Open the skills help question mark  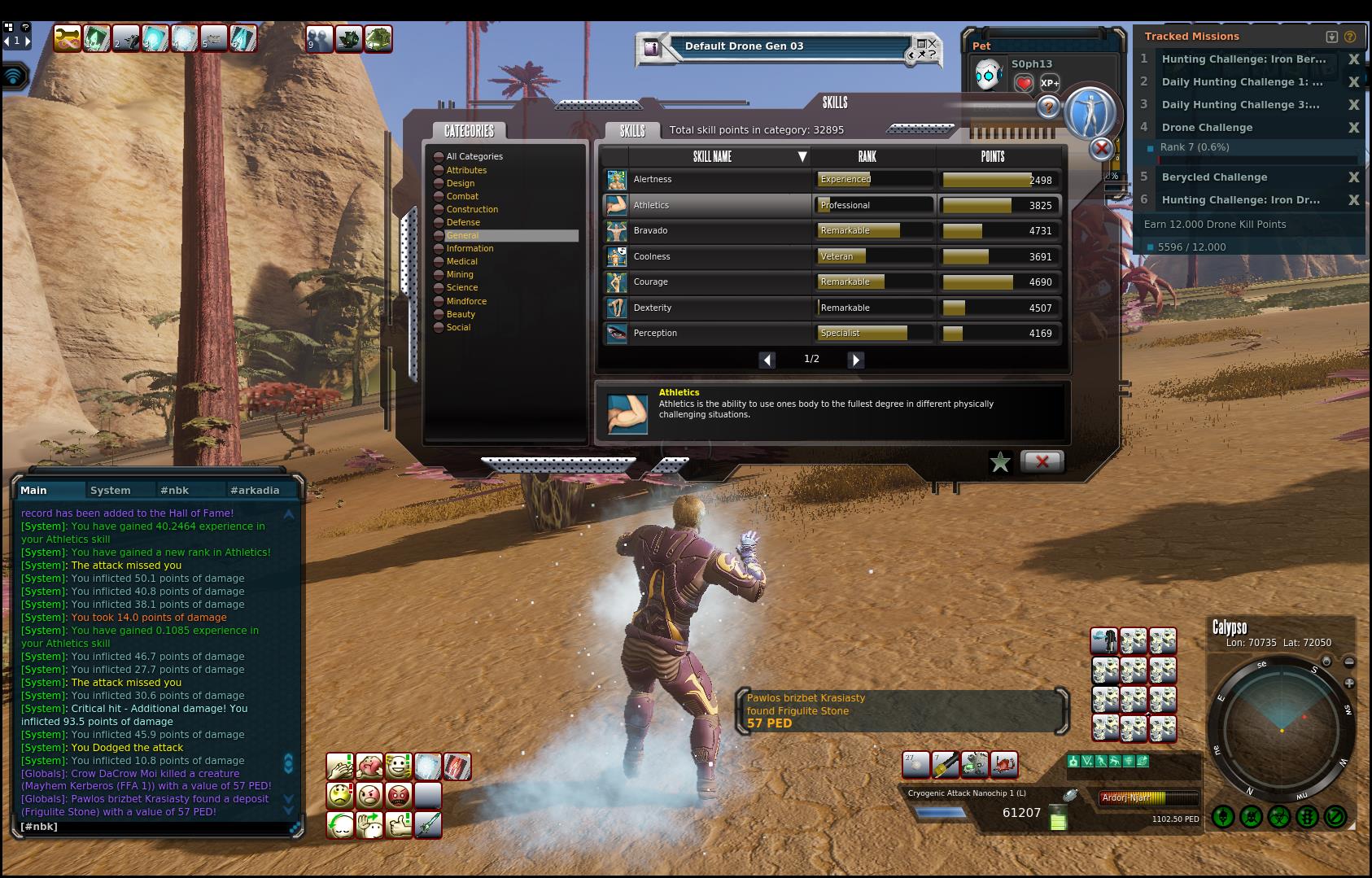1048,107
